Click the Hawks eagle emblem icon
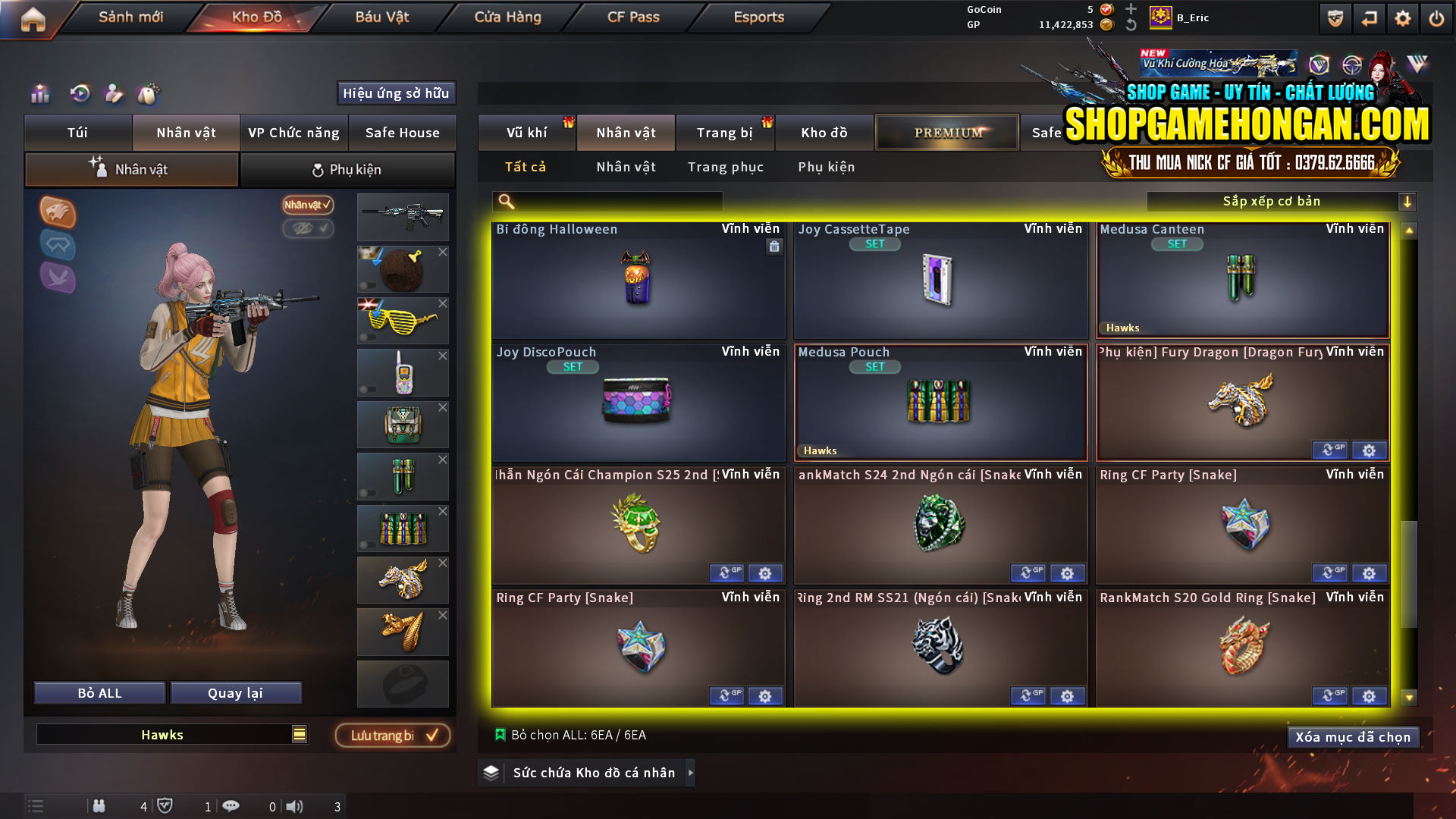Viewport: 1456px width, 819px height. tap(57, 213)
